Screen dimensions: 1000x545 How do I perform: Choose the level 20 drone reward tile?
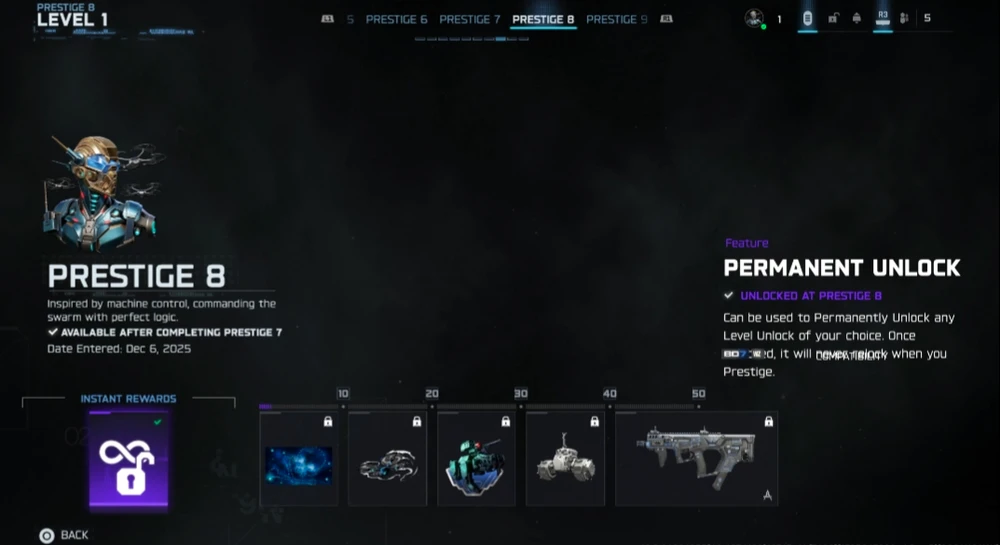387,460
